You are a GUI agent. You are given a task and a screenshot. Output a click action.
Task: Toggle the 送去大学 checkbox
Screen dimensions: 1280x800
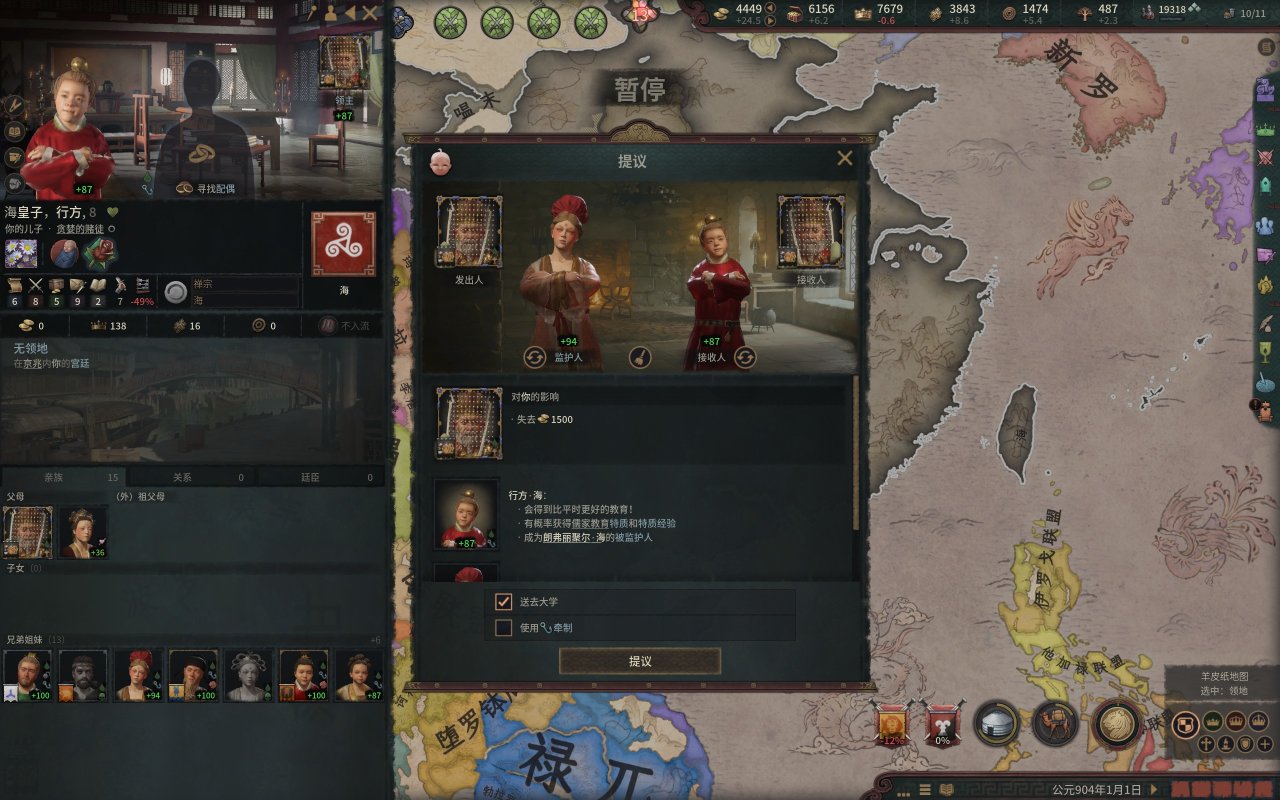504,602
